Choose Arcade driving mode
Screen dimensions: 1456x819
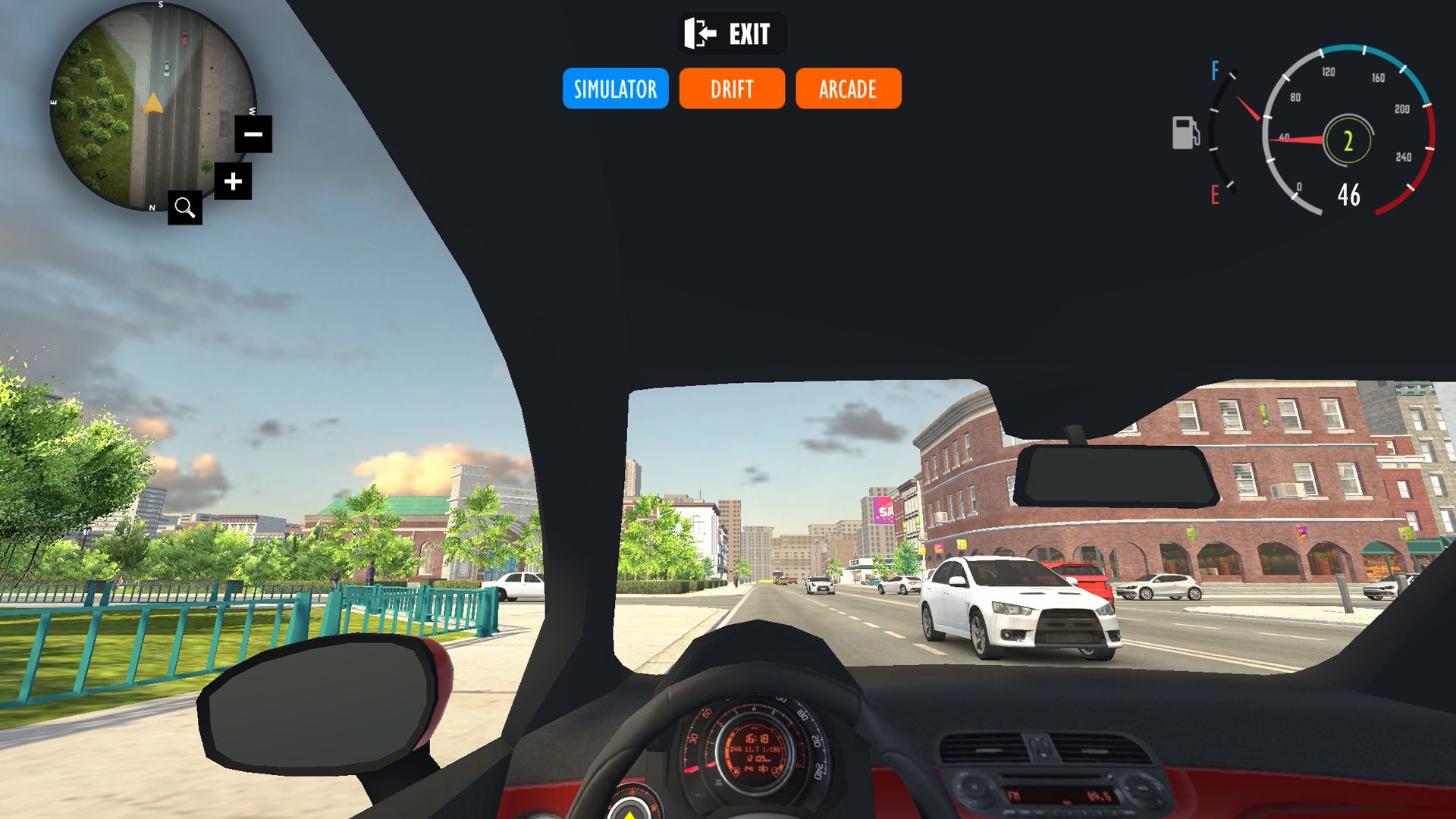click(848, 89)
